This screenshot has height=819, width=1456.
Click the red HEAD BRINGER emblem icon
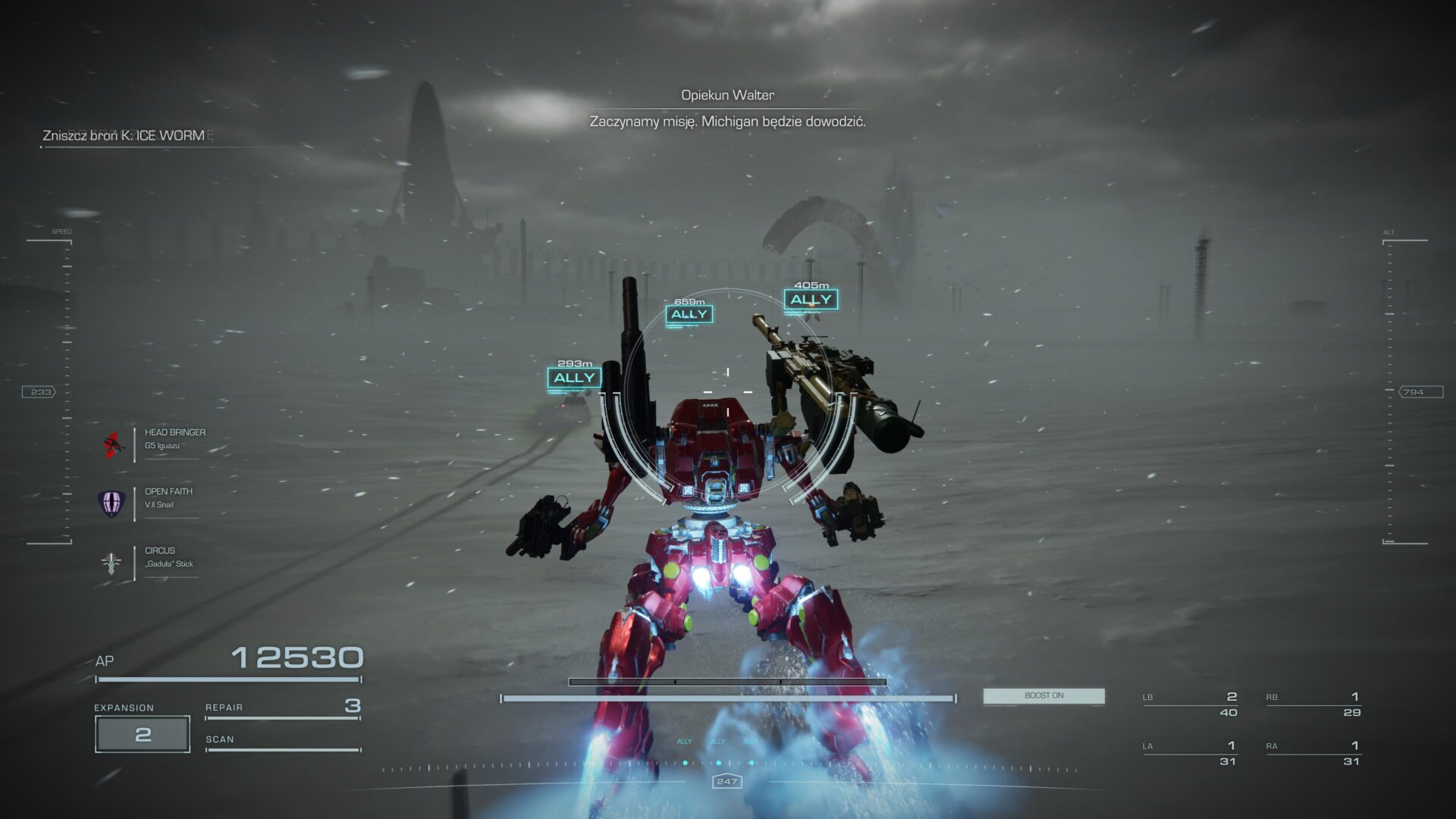pos(113,444)
